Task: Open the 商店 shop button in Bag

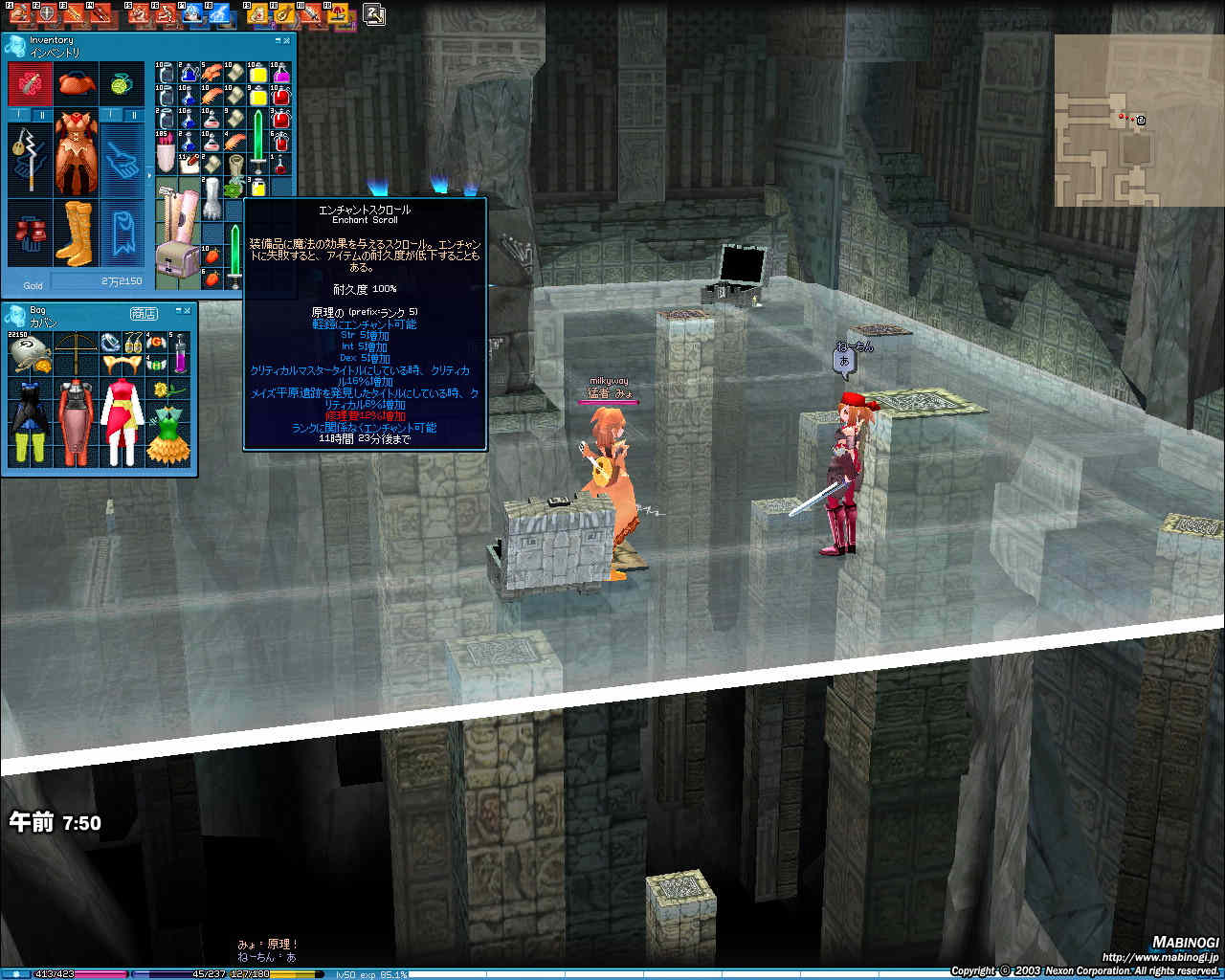Action: tap(144, 314)
